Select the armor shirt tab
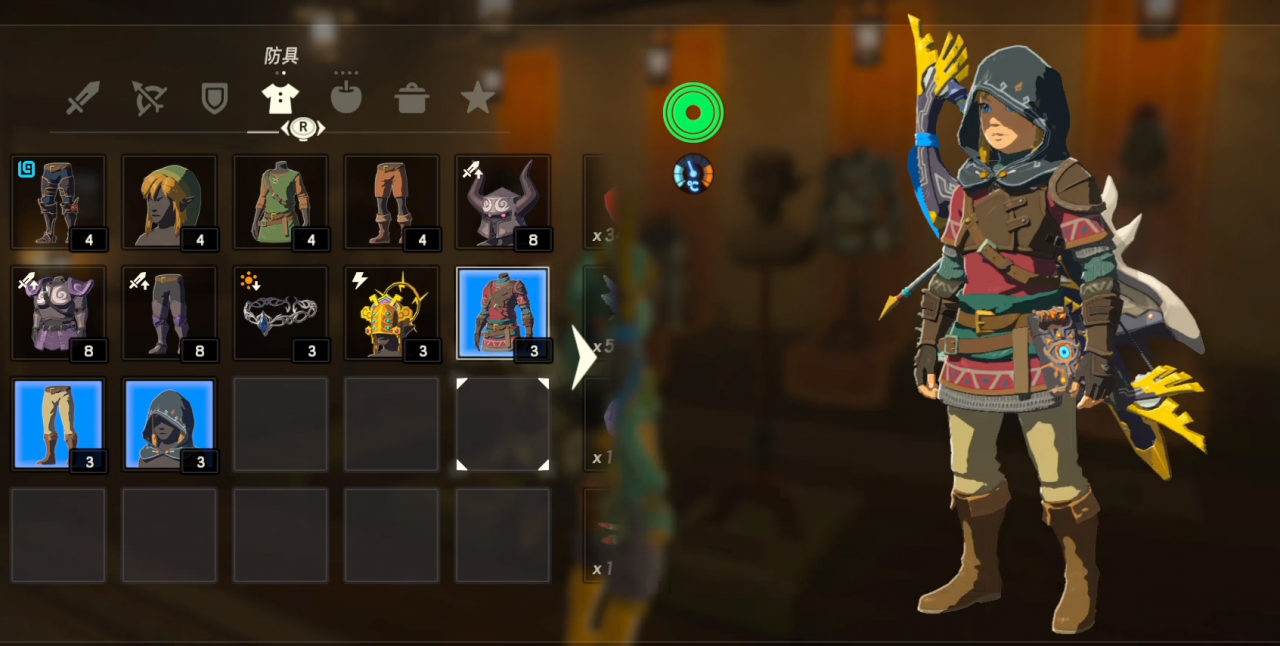 [280, 98]
